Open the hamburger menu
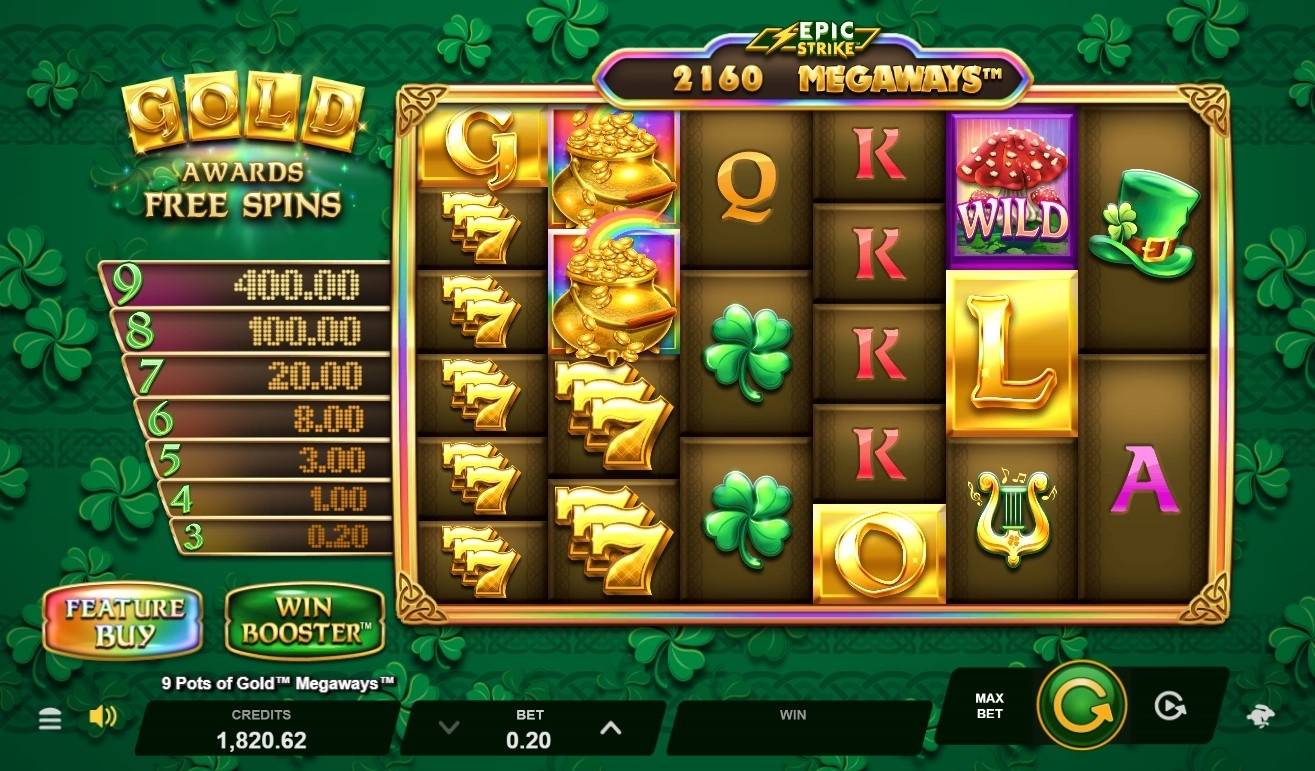1315x771 pixels. click(x=50, y=719)
